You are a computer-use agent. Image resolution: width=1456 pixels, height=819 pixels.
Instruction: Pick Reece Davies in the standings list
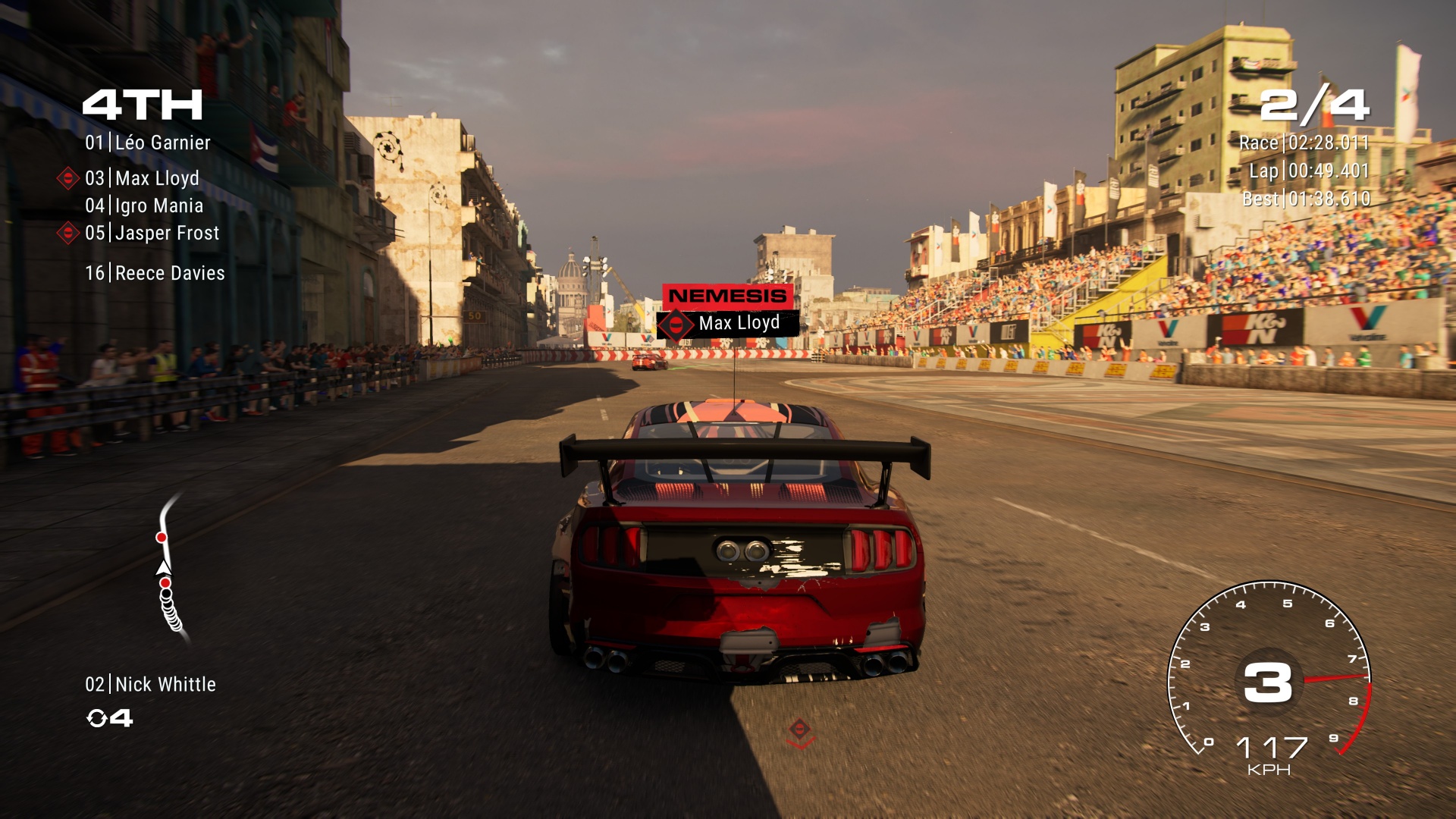coord(155,273)
